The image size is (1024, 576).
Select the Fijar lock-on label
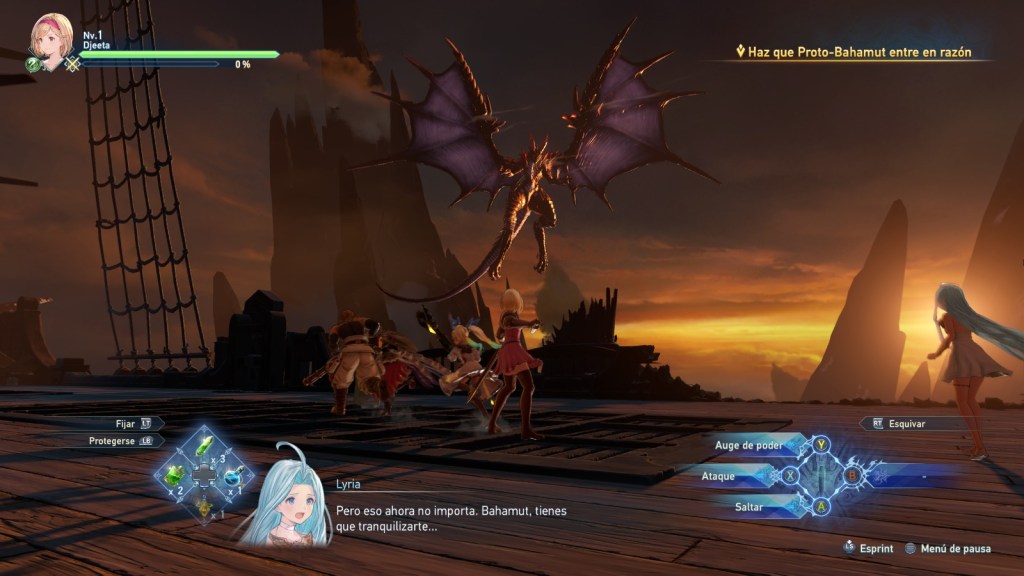128,423
